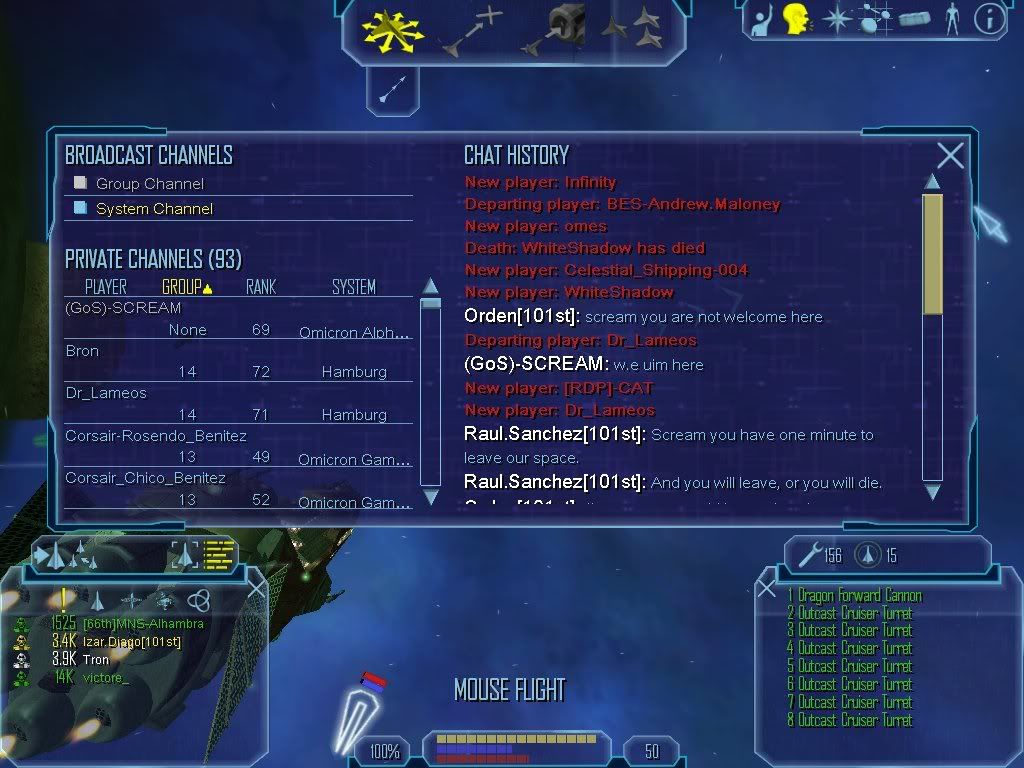The image size is (1024, 768).
Task: Sort the player list by Rank column
Action: (x=260, y=287)
